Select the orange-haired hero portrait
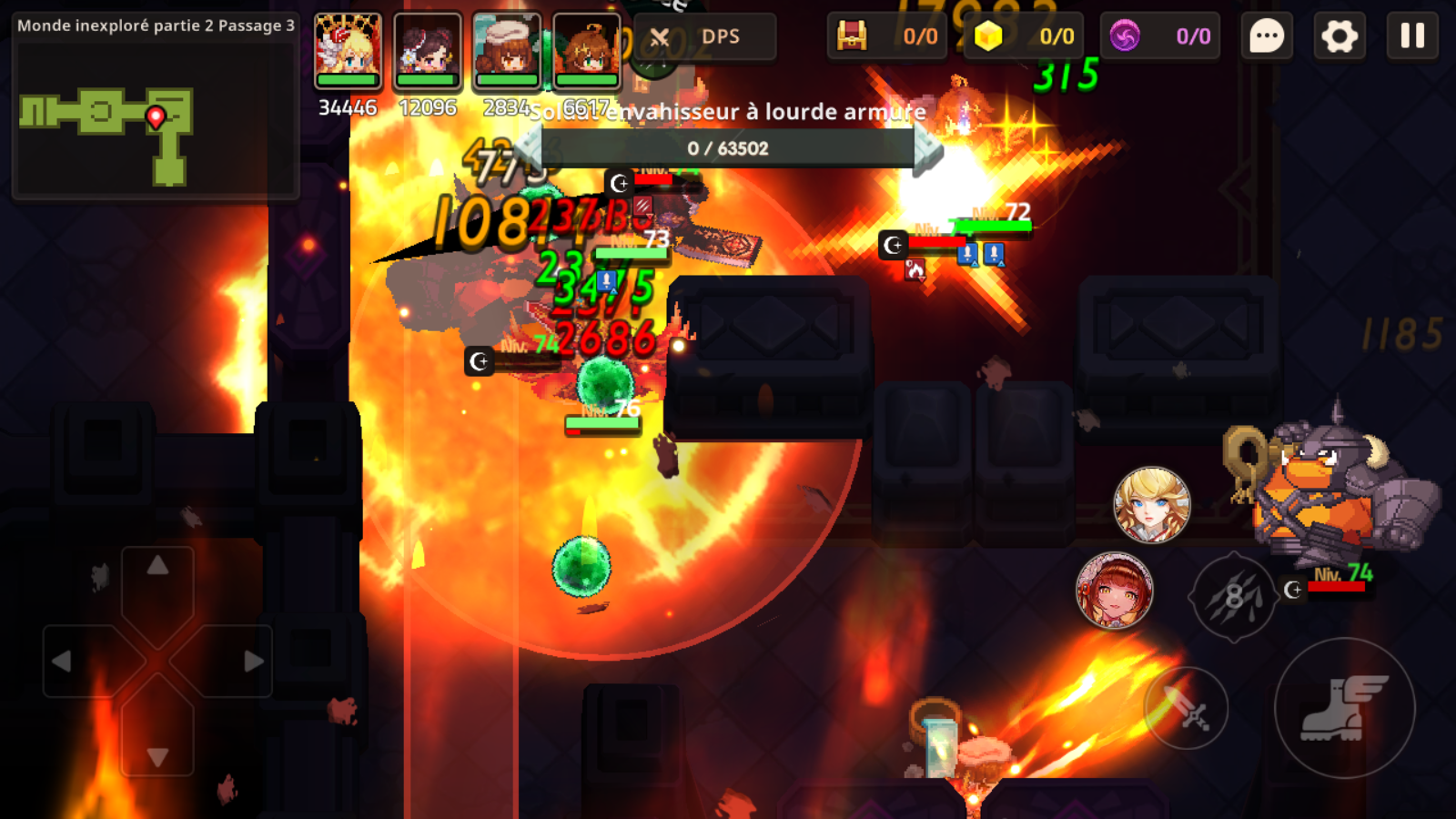This screenshot has width=1456, height=819. coord(586,50)
